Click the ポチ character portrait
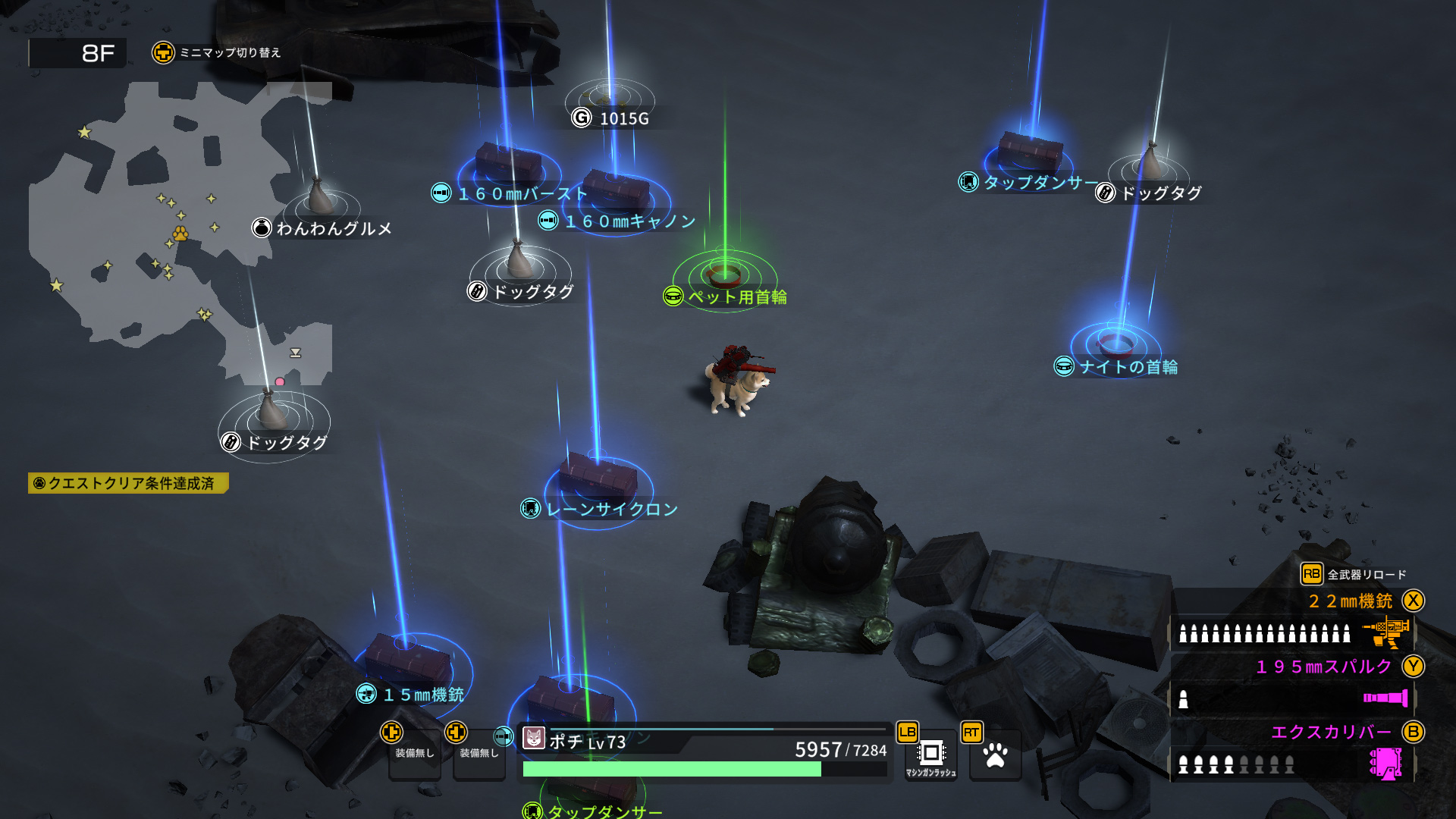Image resolution: width=1456 pixels, height=819 pixels. (534, 738)
